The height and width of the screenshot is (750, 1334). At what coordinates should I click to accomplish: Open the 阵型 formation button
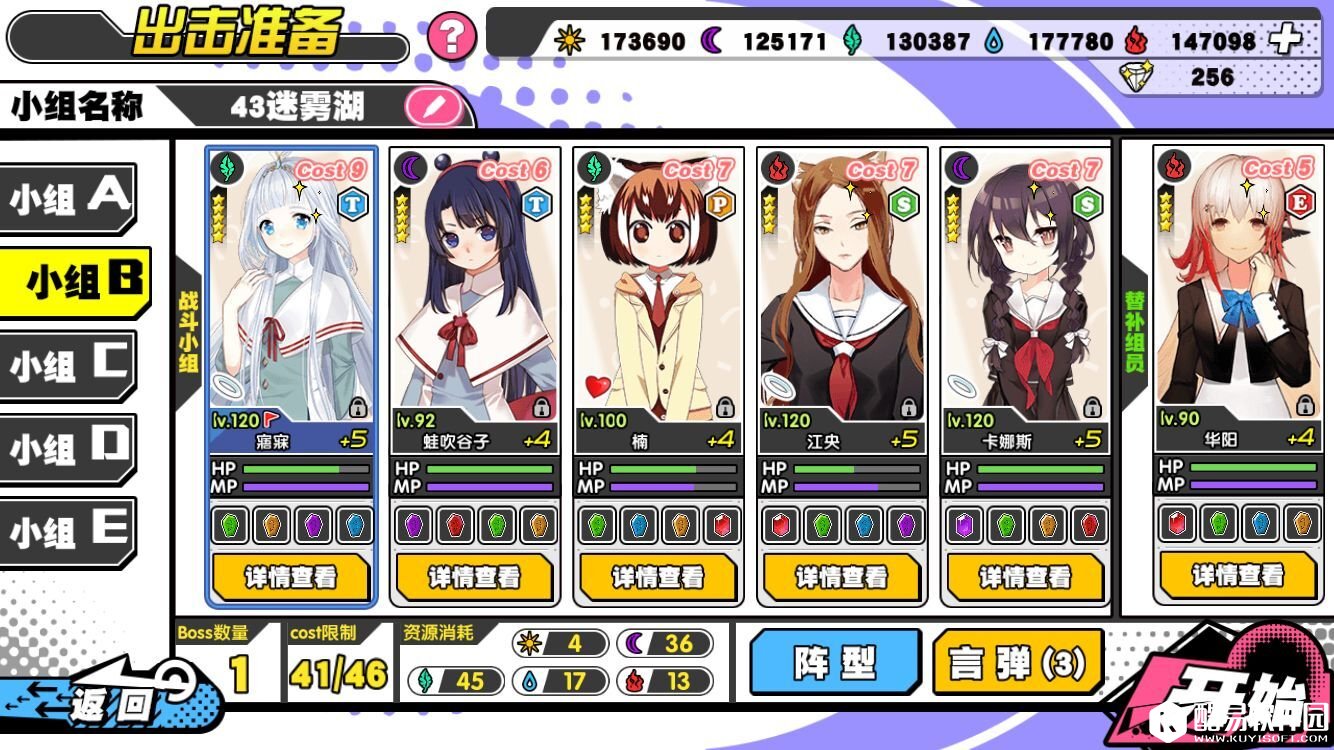[836, 661]
